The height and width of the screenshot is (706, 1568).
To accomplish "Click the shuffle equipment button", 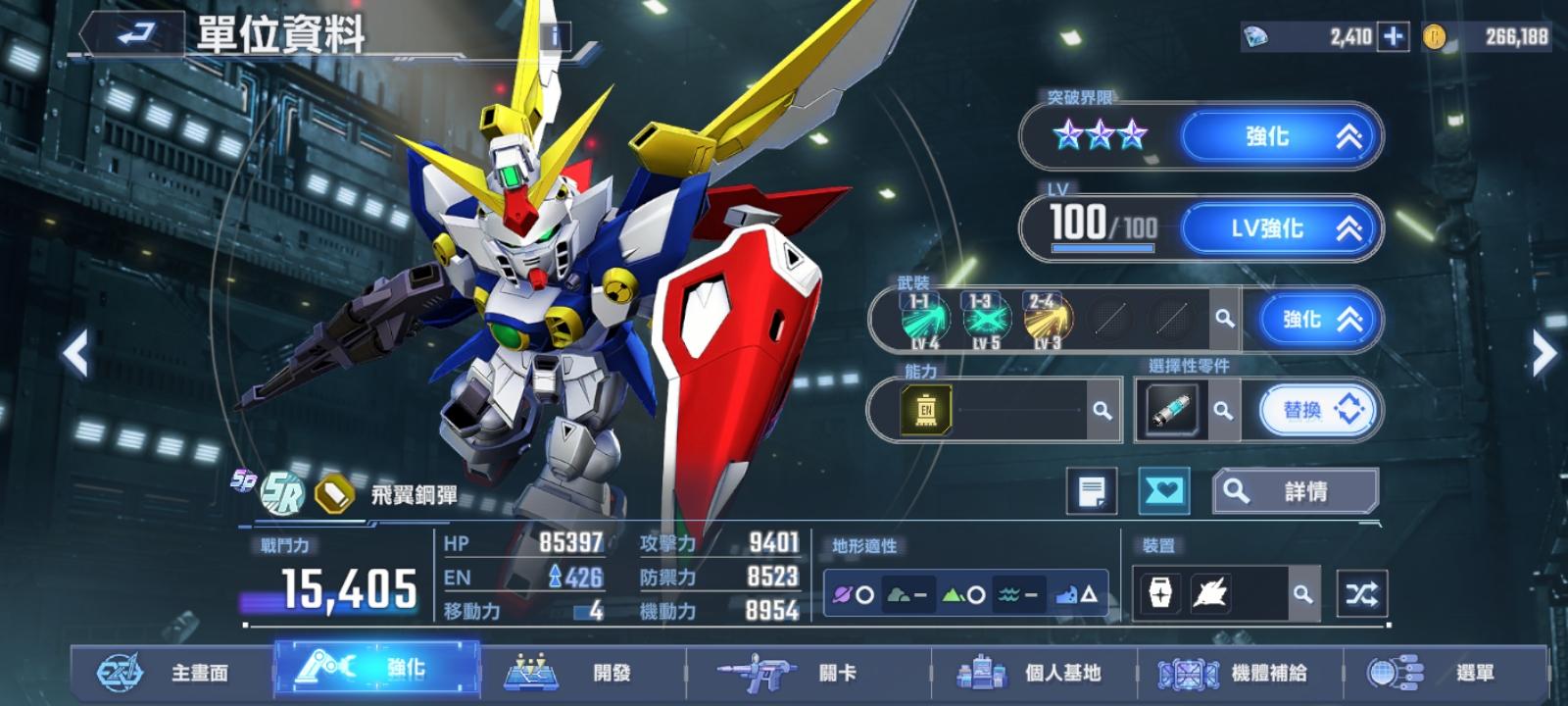I will 1361,593.
